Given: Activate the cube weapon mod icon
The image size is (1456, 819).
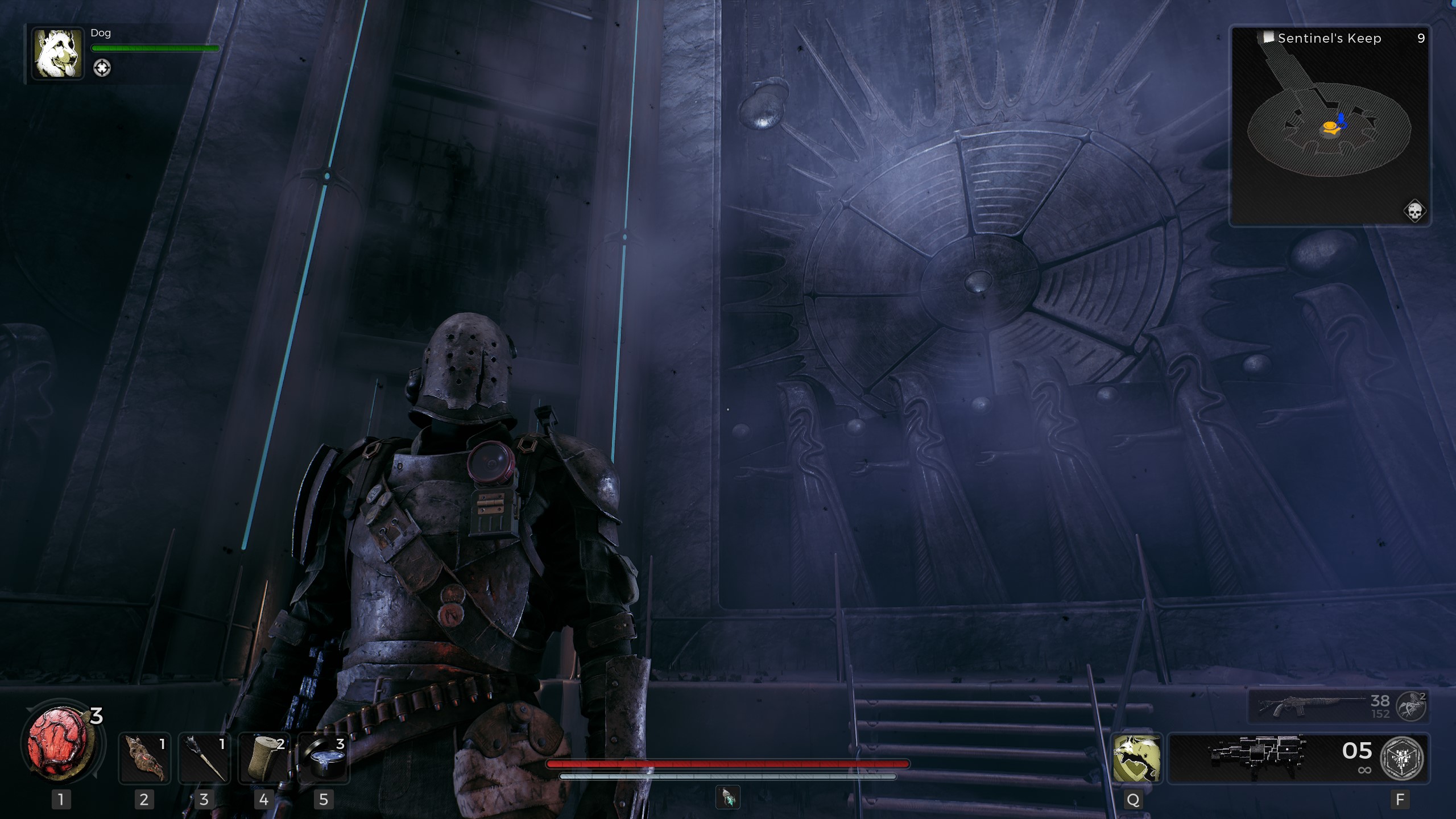Looking at the screenshot, I should tap(1402, 758).
